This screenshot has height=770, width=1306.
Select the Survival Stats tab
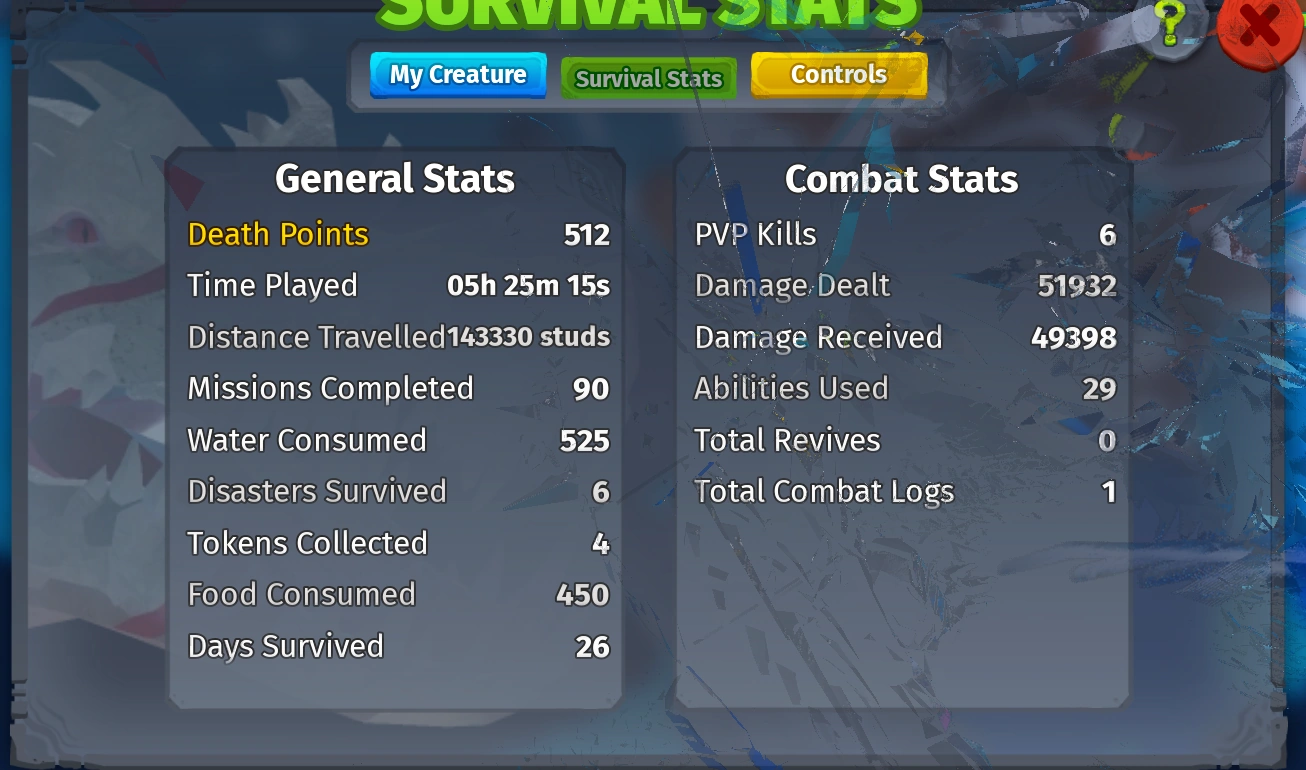648,78
